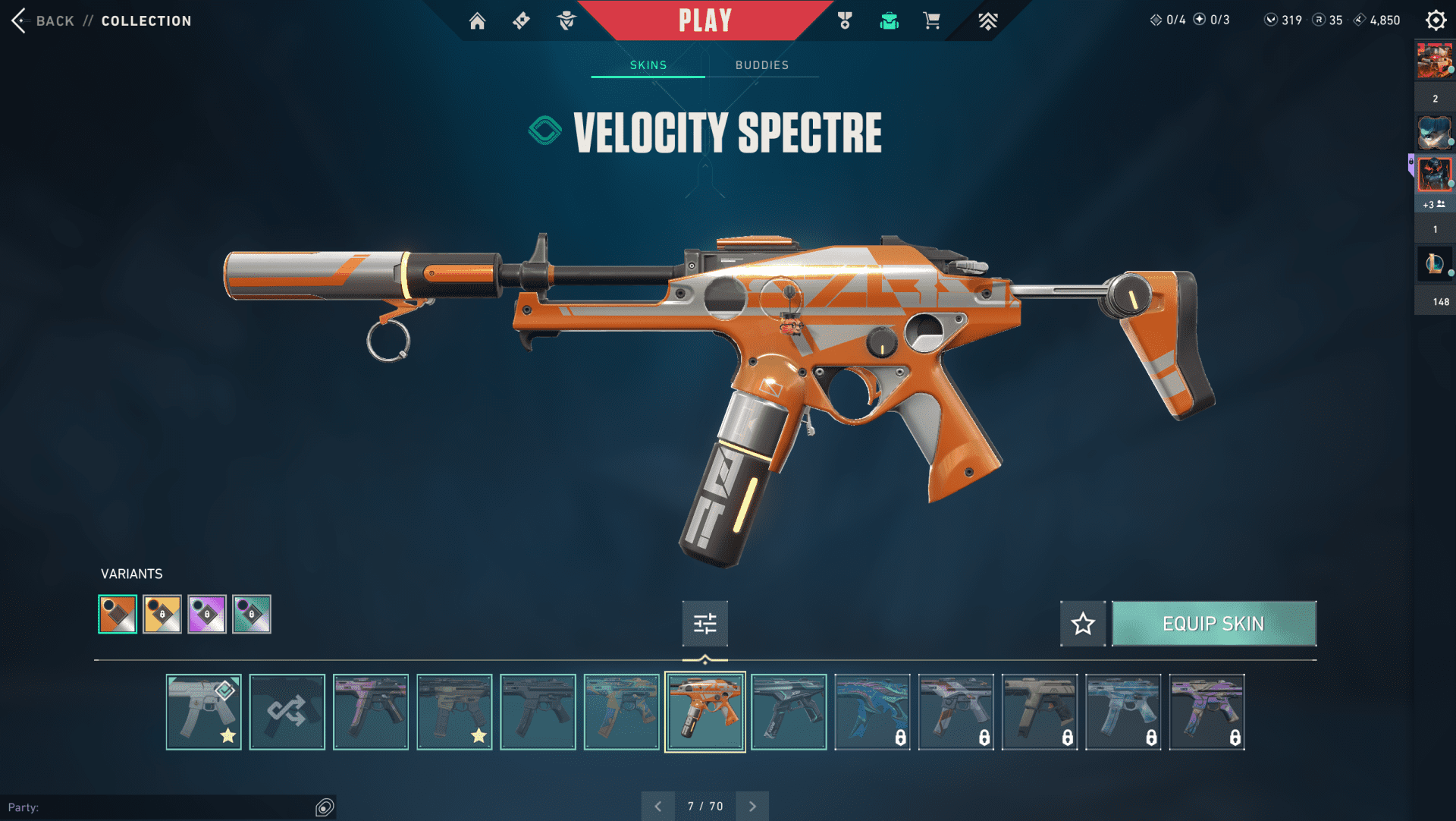Open the battle pass chevrons icon
Image resolution: width=1456 pixels, height=821 pixels.
(987, 20)
